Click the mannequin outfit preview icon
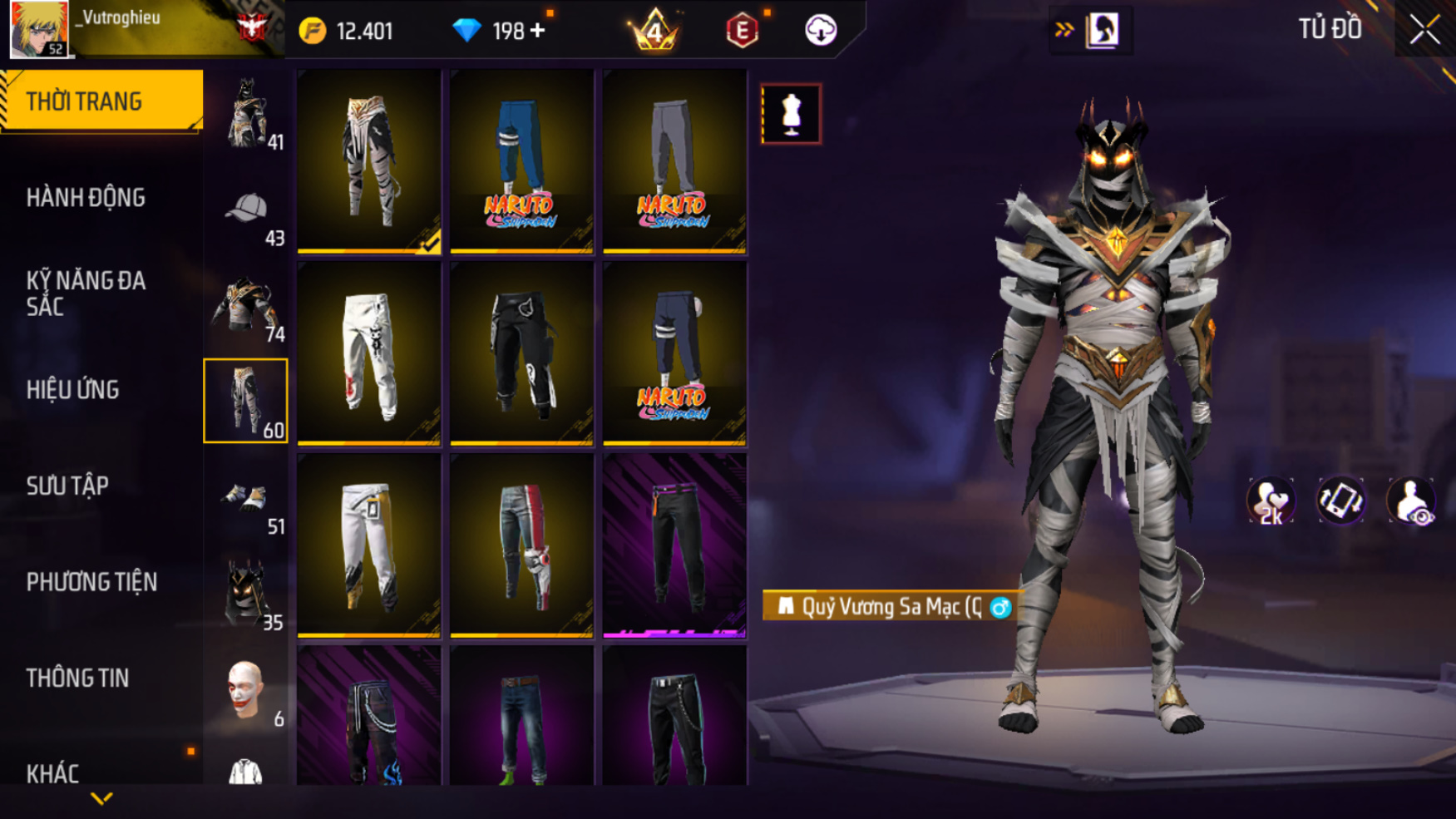 coord(791,114)
